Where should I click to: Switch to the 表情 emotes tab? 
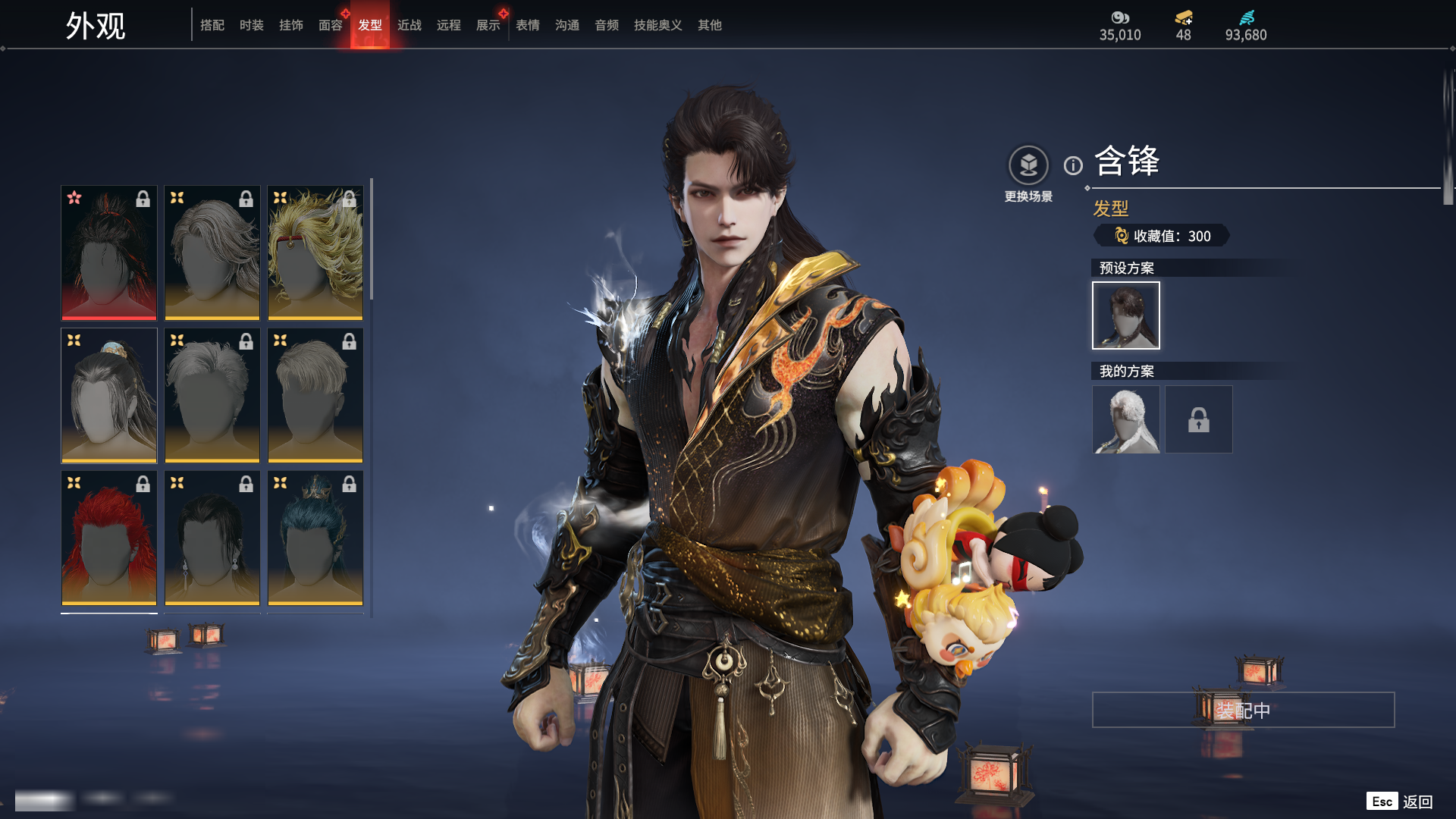528,25
